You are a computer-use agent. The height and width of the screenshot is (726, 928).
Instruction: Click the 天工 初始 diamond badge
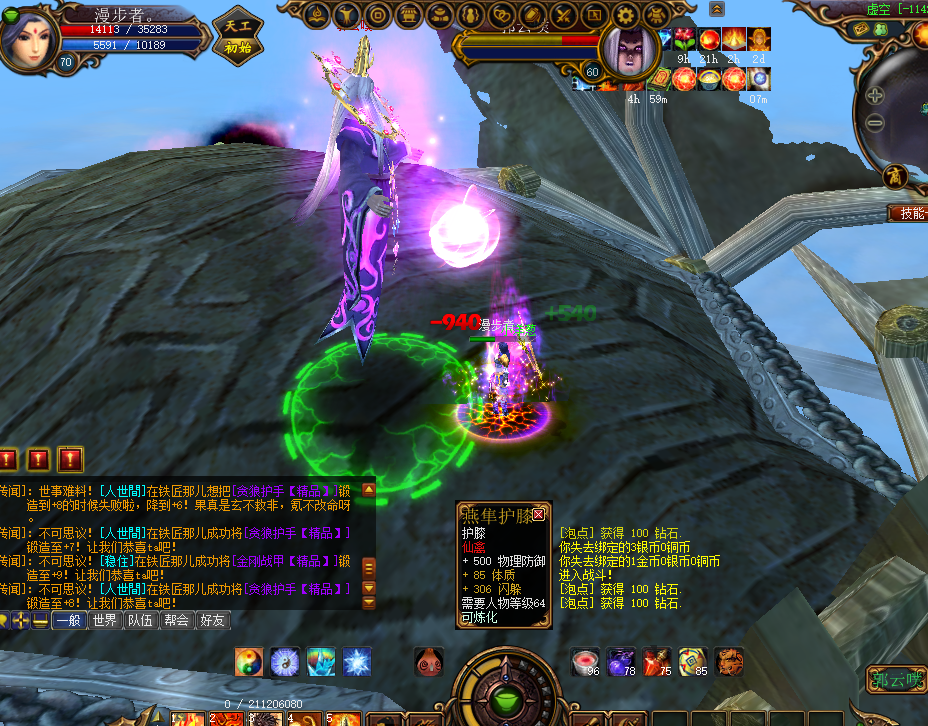coord(238,35)
